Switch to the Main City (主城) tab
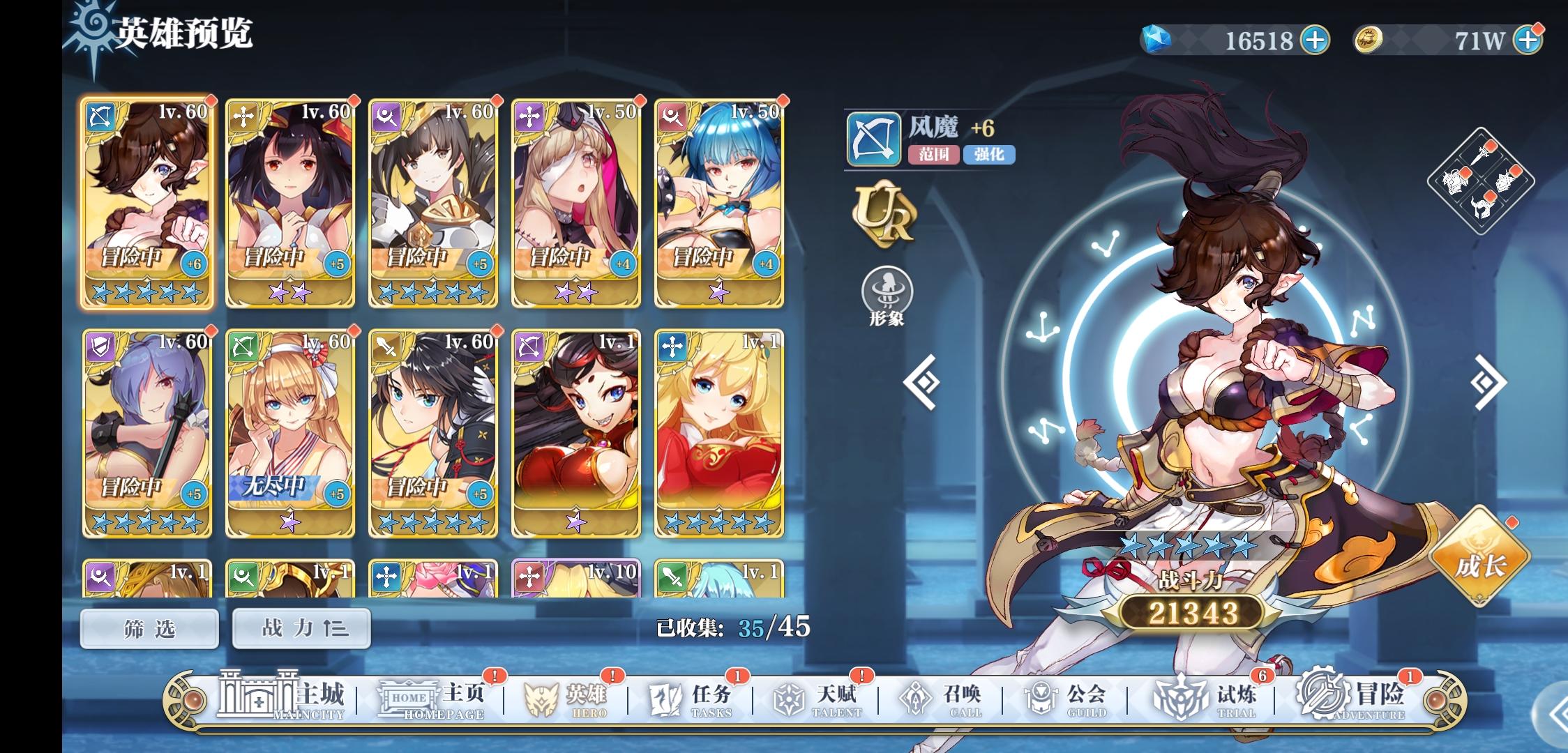The image size is (1568, 753). click(275, 697)
